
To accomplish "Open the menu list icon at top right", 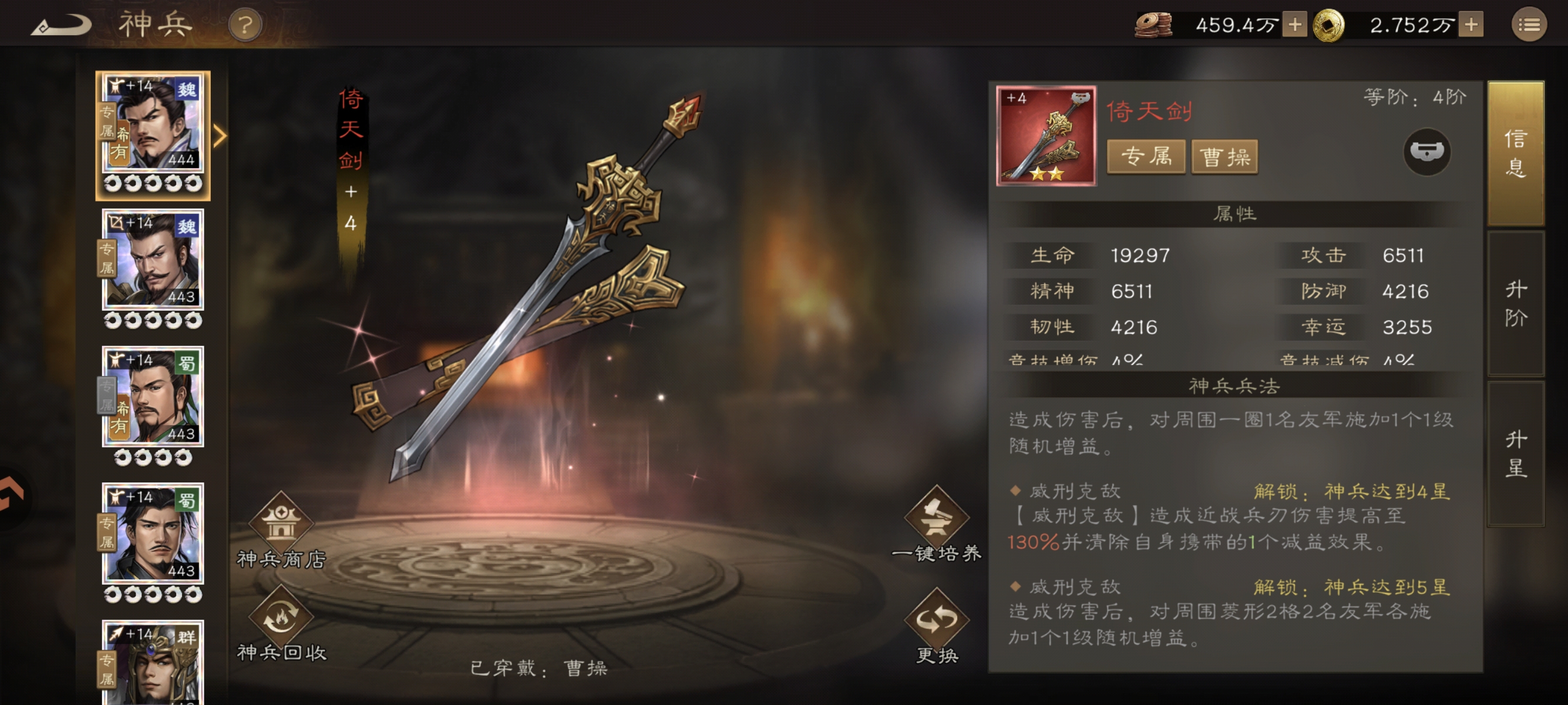I will pyautogui.click(x=1529, y=24).
